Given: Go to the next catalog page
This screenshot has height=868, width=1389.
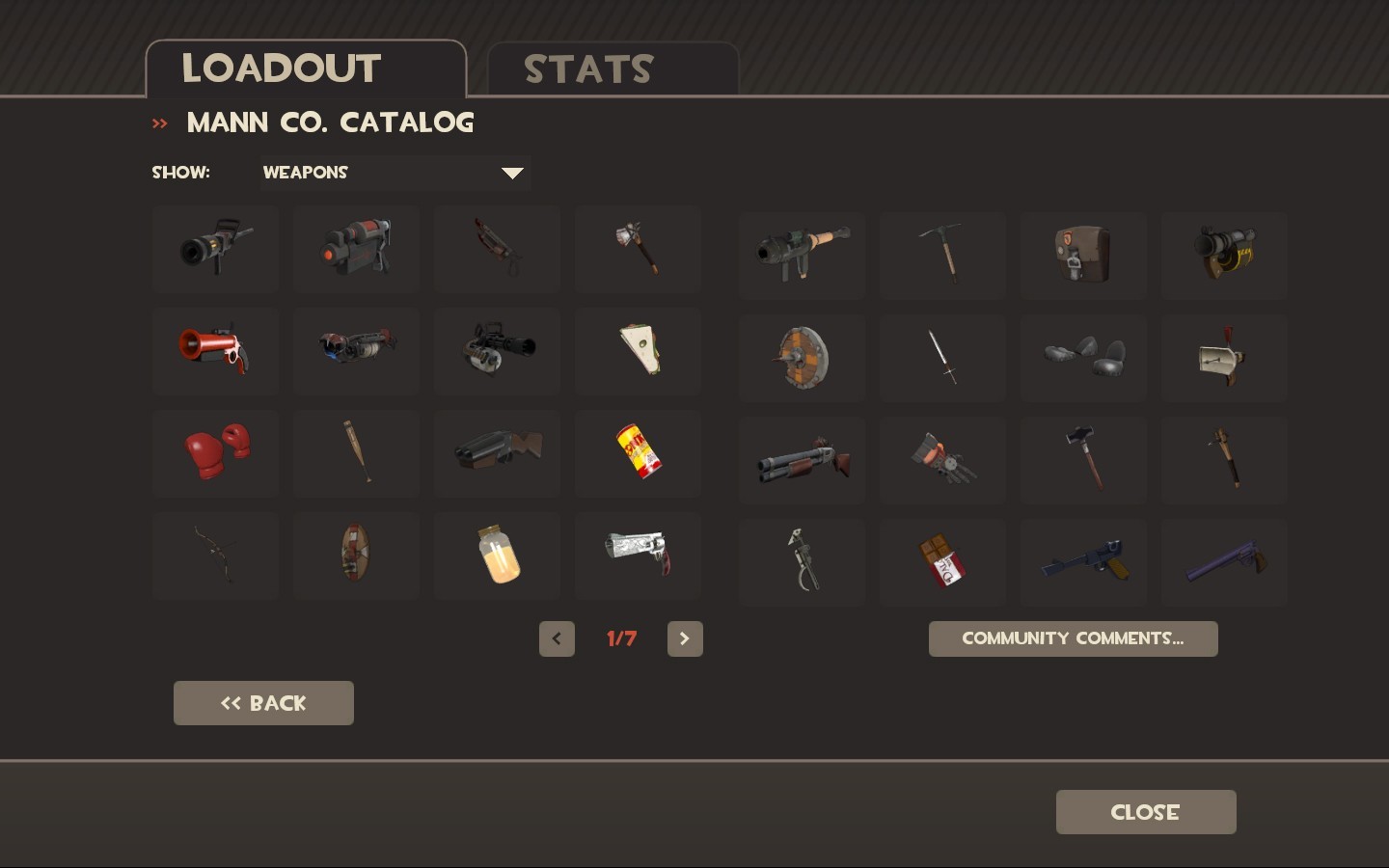Looking at the screenshot, I should point(685,638).
